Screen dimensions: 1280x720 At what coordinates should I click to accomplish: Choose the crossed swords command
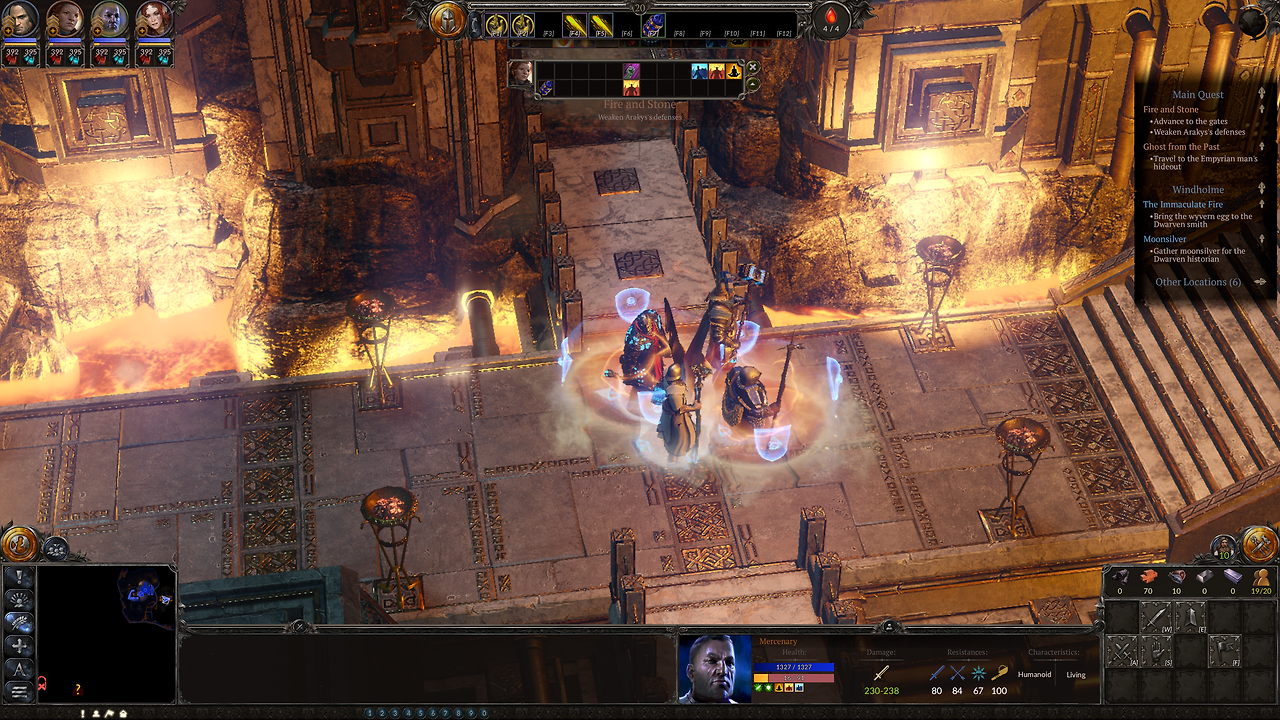click(x=1121, y=653)
